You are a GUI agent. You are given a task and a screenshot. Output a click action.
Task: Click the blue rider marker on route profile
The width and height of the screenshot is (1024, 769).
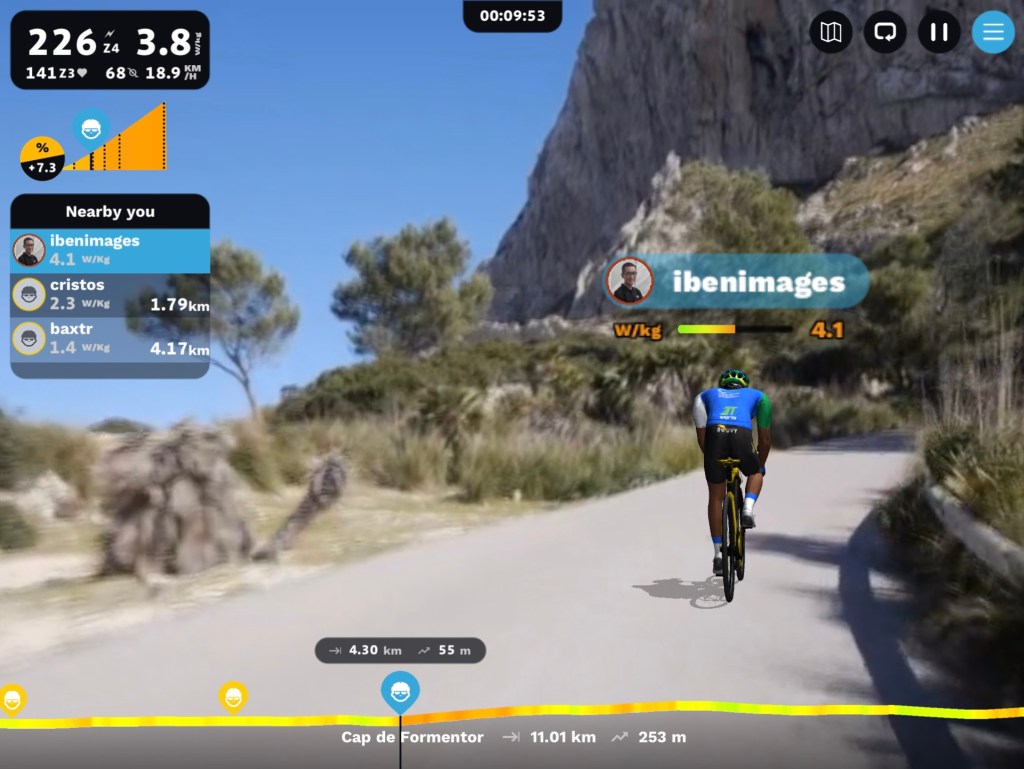click(x=400, y=691)
